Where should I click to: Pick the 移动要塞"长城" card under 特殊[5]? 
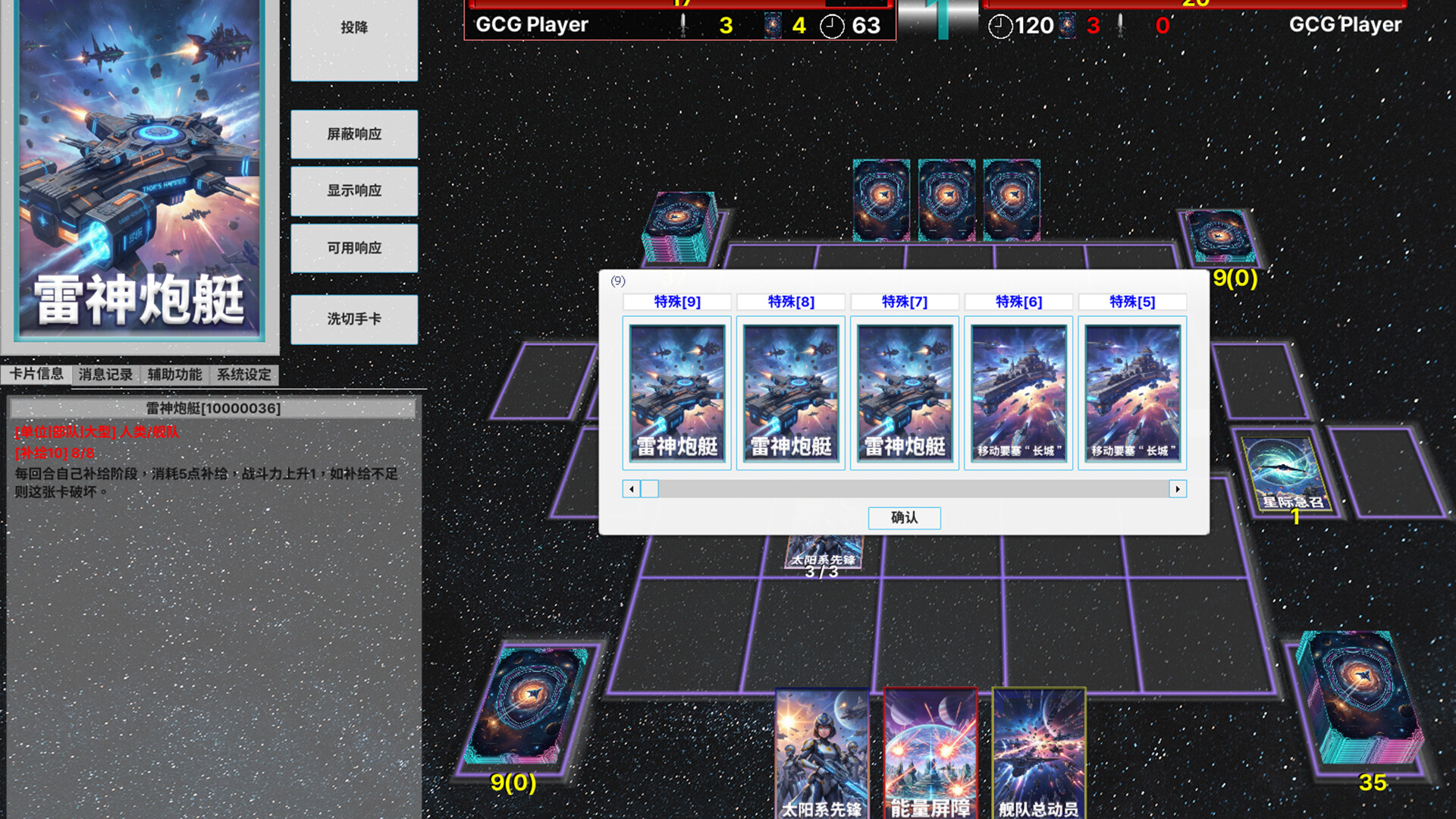coord(1132,392)
